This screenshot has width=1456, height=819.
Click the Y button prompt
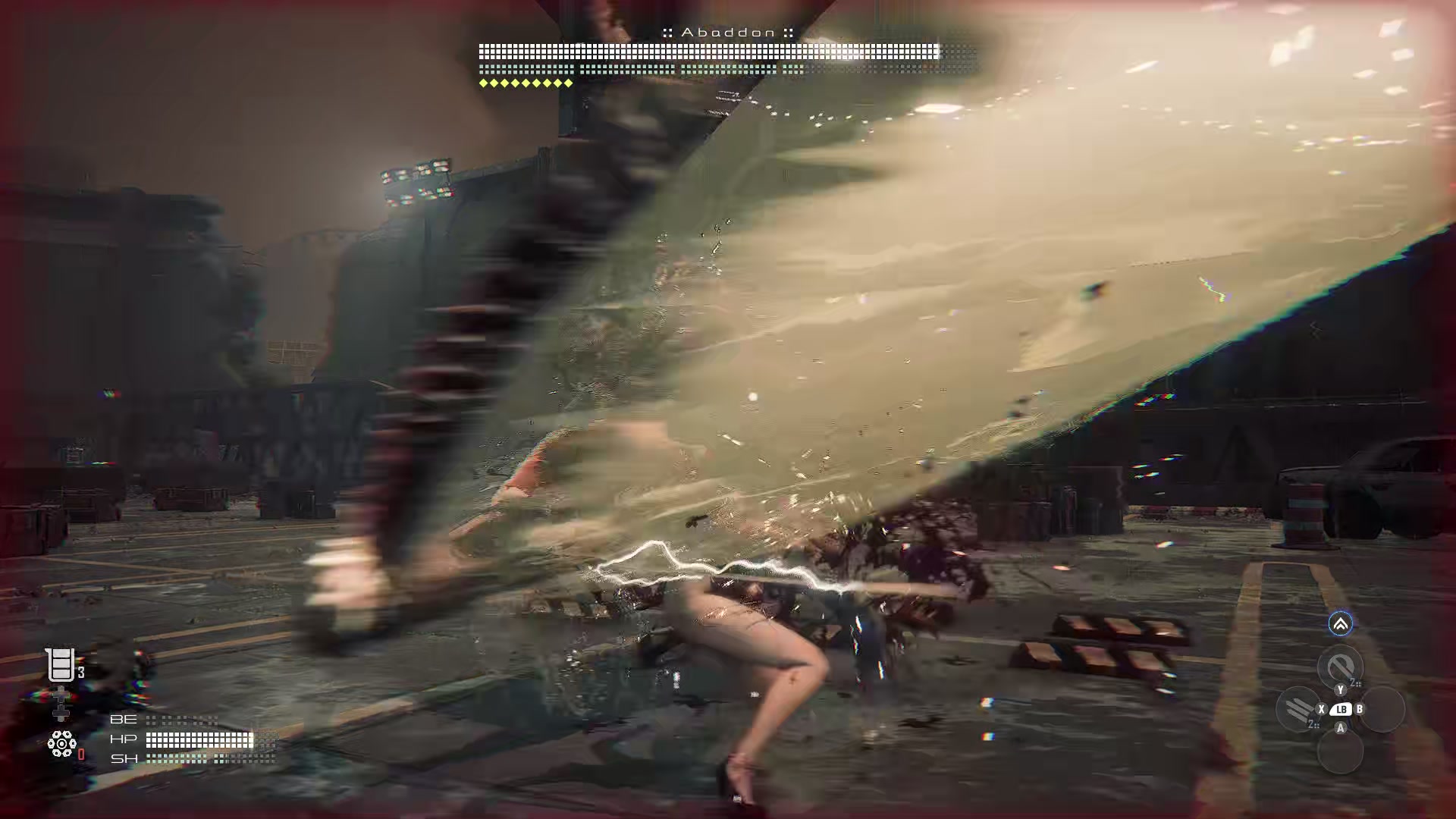pyautogui.click(x=1341, y=690)
